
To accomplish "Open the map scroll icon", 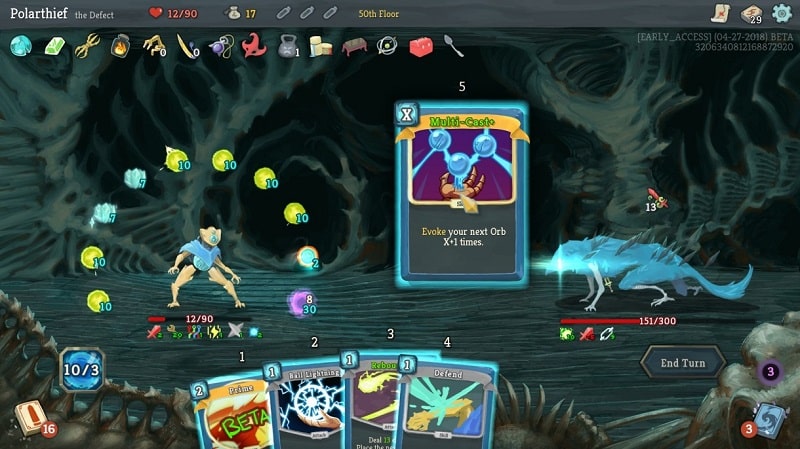I will pos(720,13).
